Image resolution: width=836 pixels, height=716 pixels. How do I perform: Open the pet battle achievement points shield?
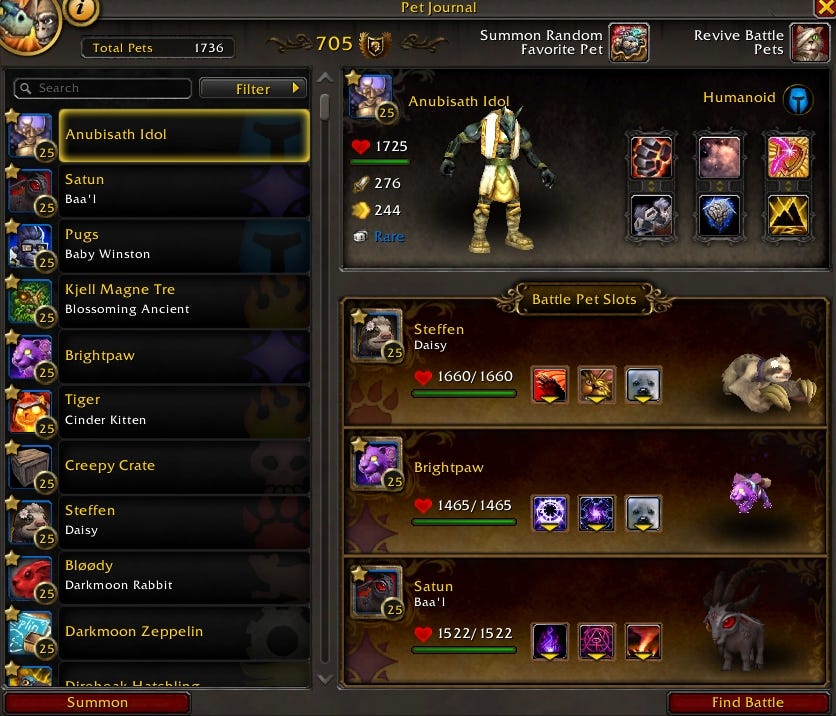375,44
